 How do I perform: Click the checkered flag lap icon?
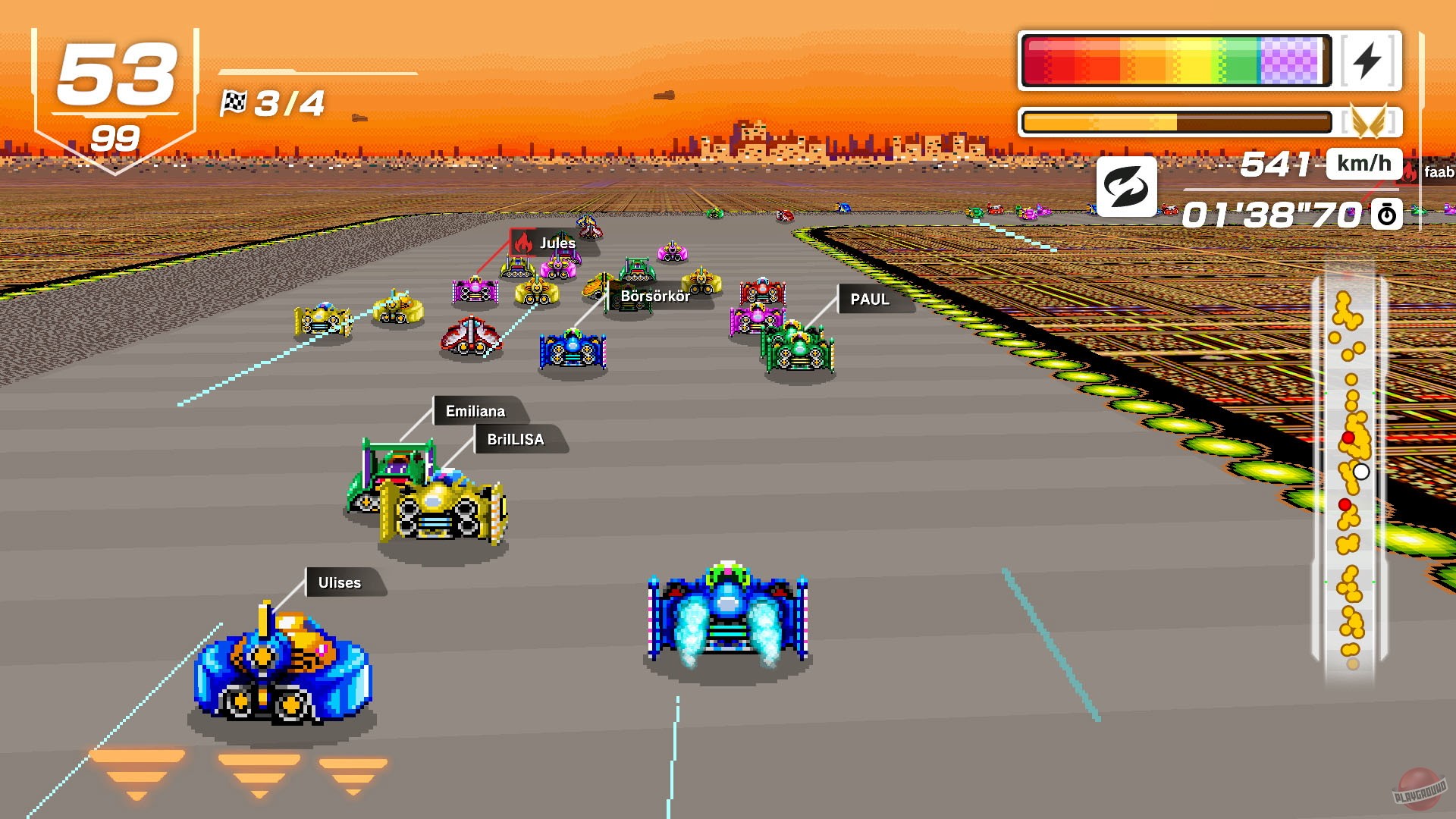235,101
